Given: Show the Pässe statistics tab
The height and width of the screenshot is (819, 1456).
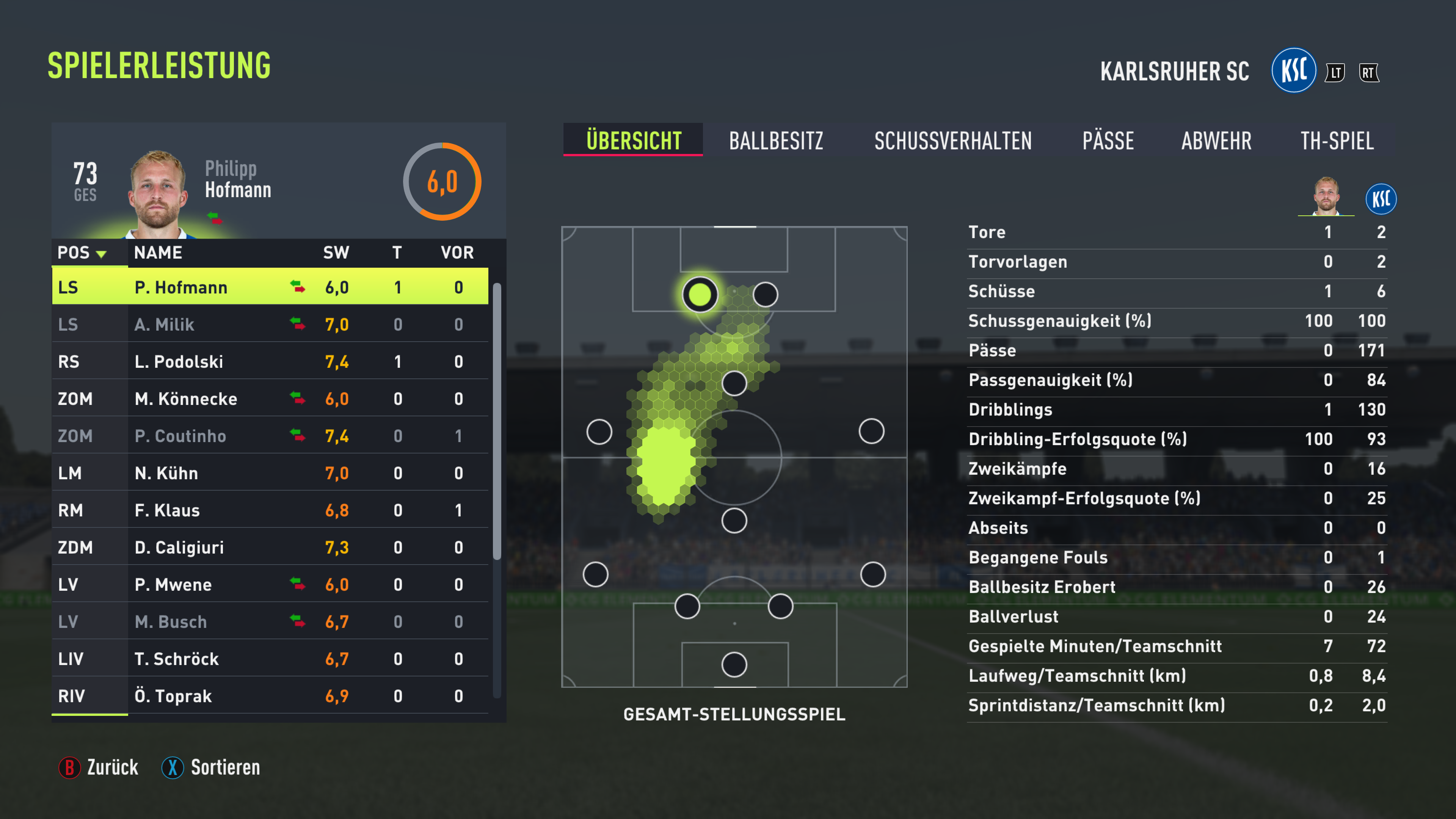Looking at the screenshot, I should point(1107,141).
